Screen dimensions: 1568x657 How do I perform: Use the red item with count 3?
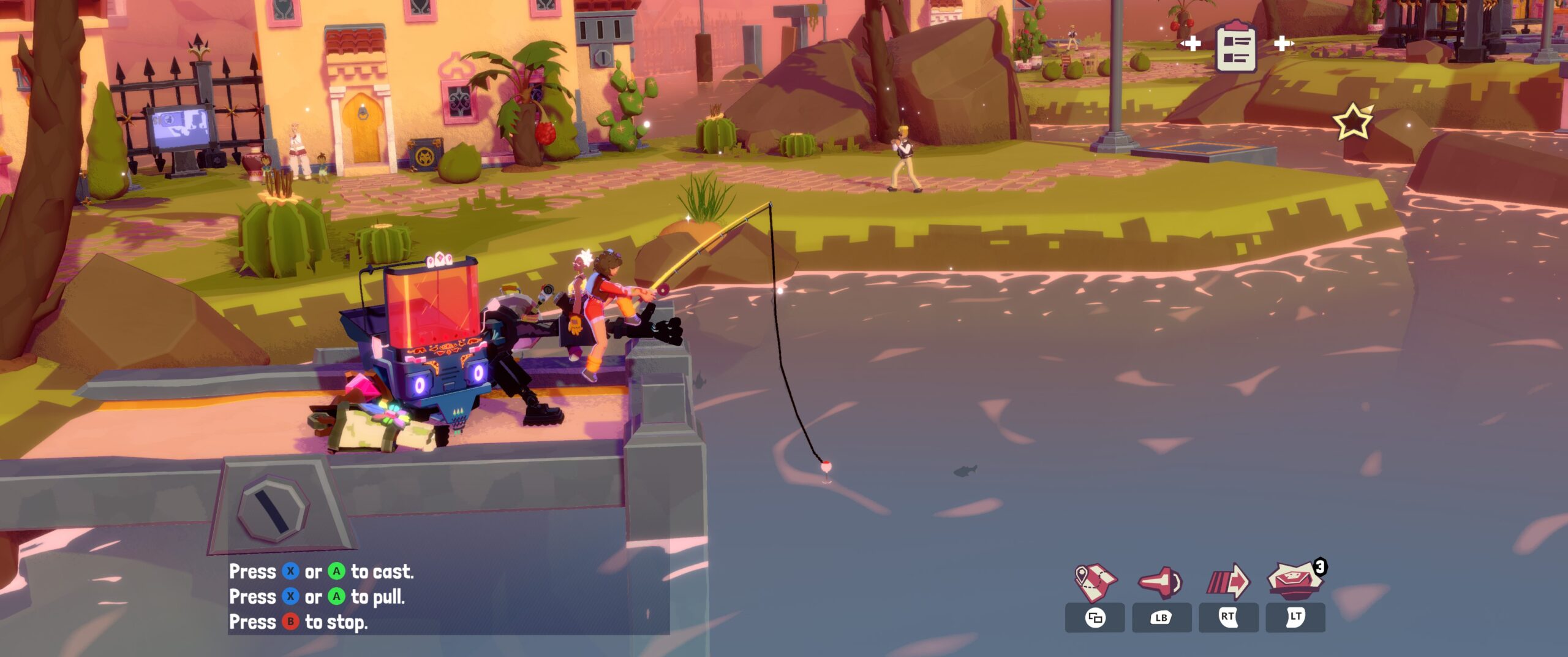tap(1294, 580)
